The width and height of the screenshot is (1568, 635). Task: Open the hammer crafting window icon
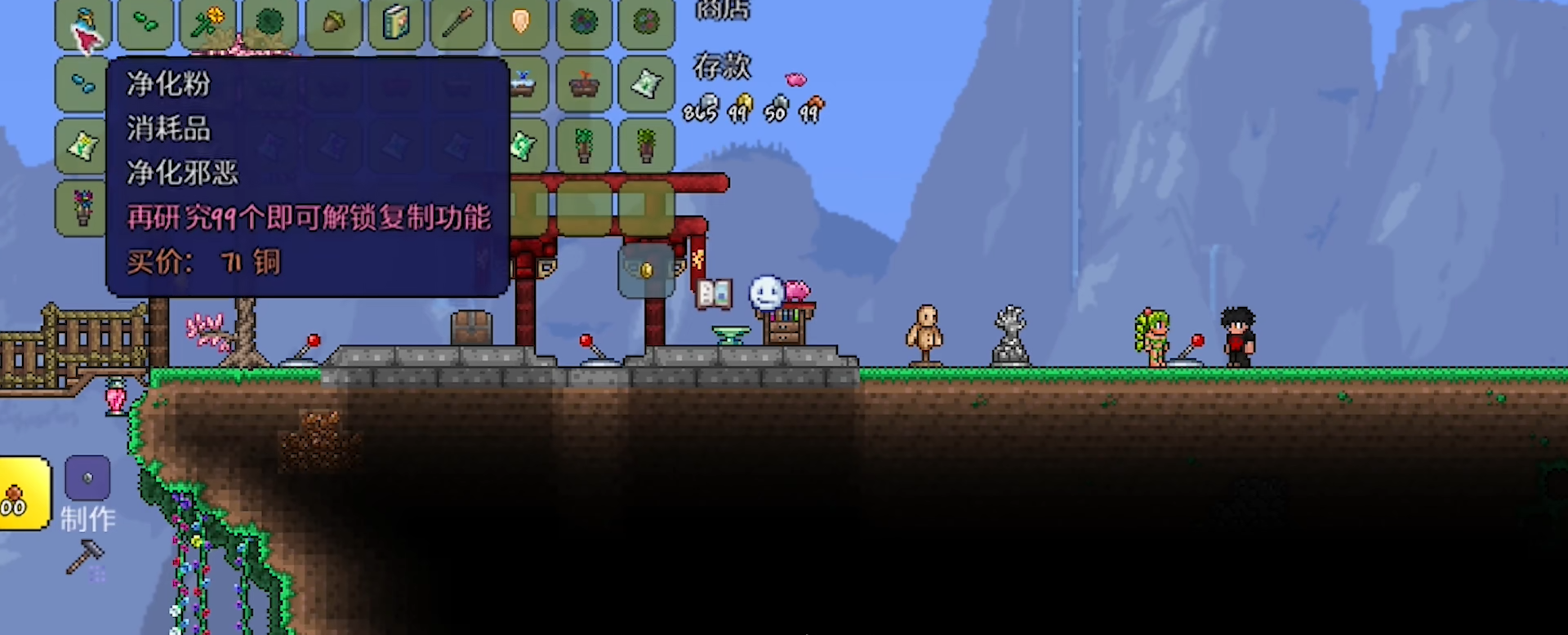[x=85, y=558]
